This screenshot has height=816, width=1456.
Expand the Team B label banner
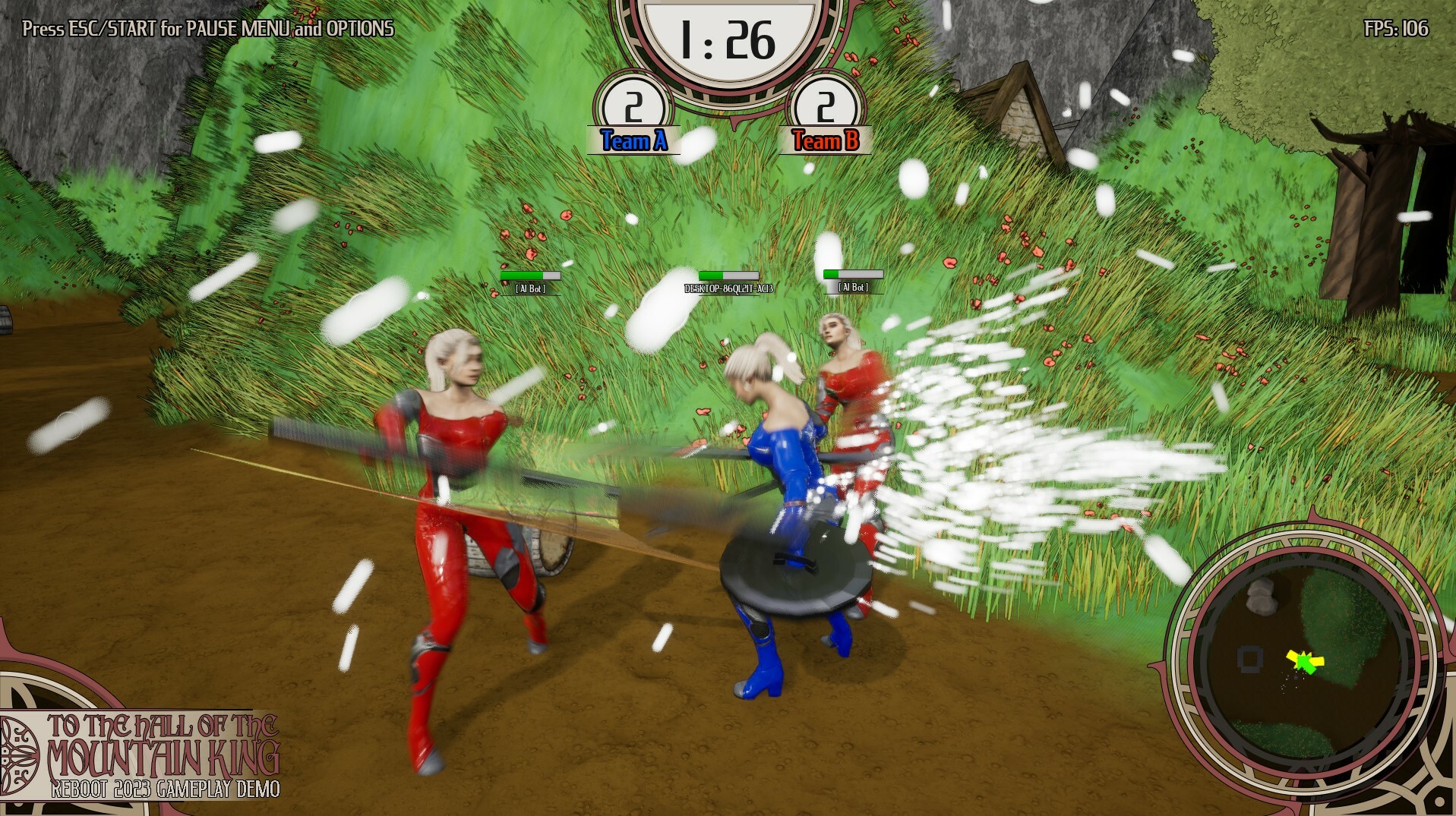(825, 140)
